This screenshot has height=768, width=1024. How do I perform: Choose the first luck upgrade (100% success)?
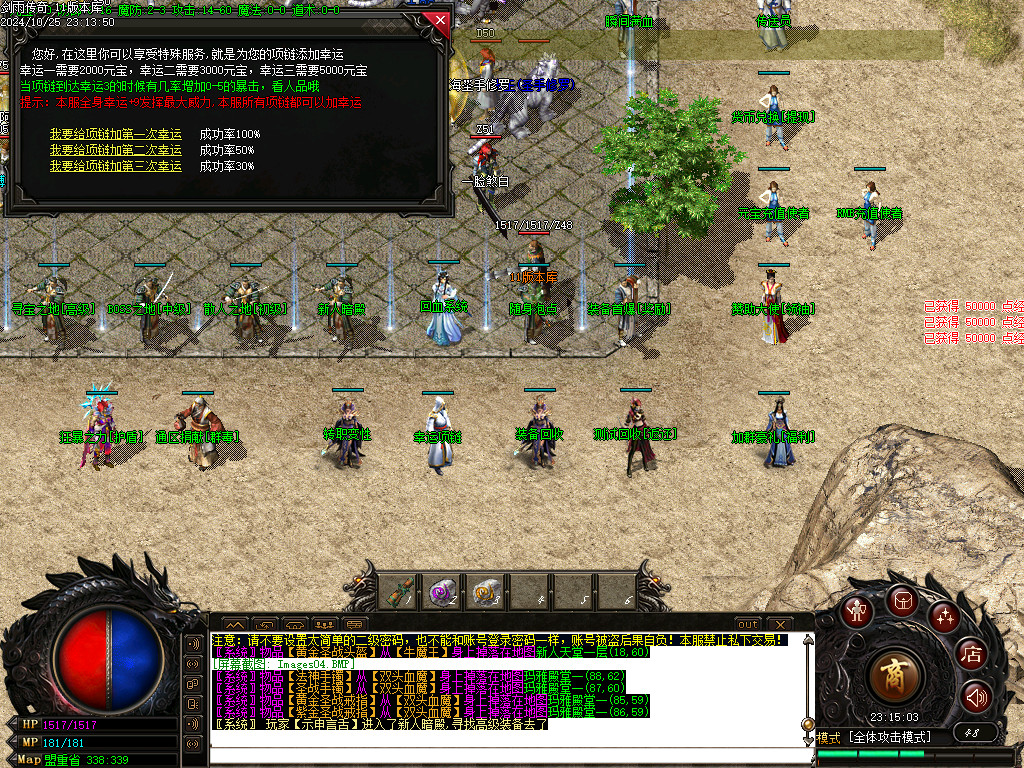point(116,134)
